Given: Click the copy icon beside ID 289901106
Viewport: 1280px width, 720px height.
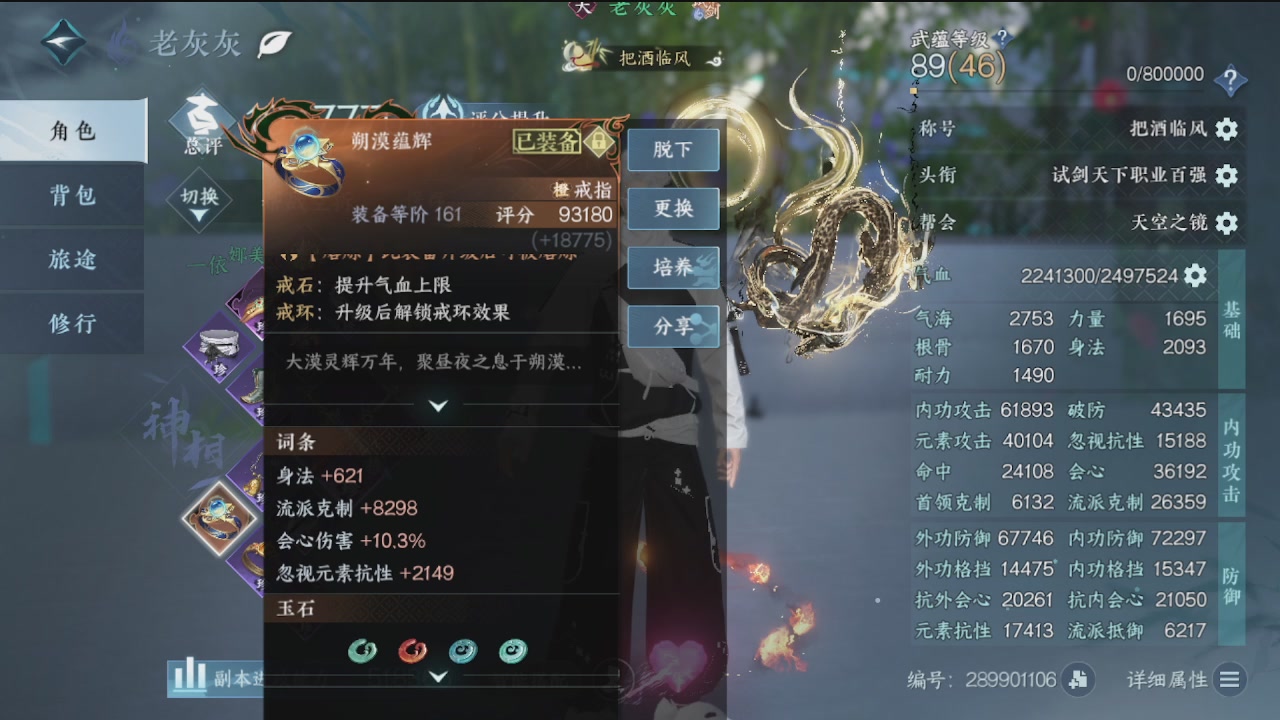Looking at the screenshot, I should tap(1078, 680).
